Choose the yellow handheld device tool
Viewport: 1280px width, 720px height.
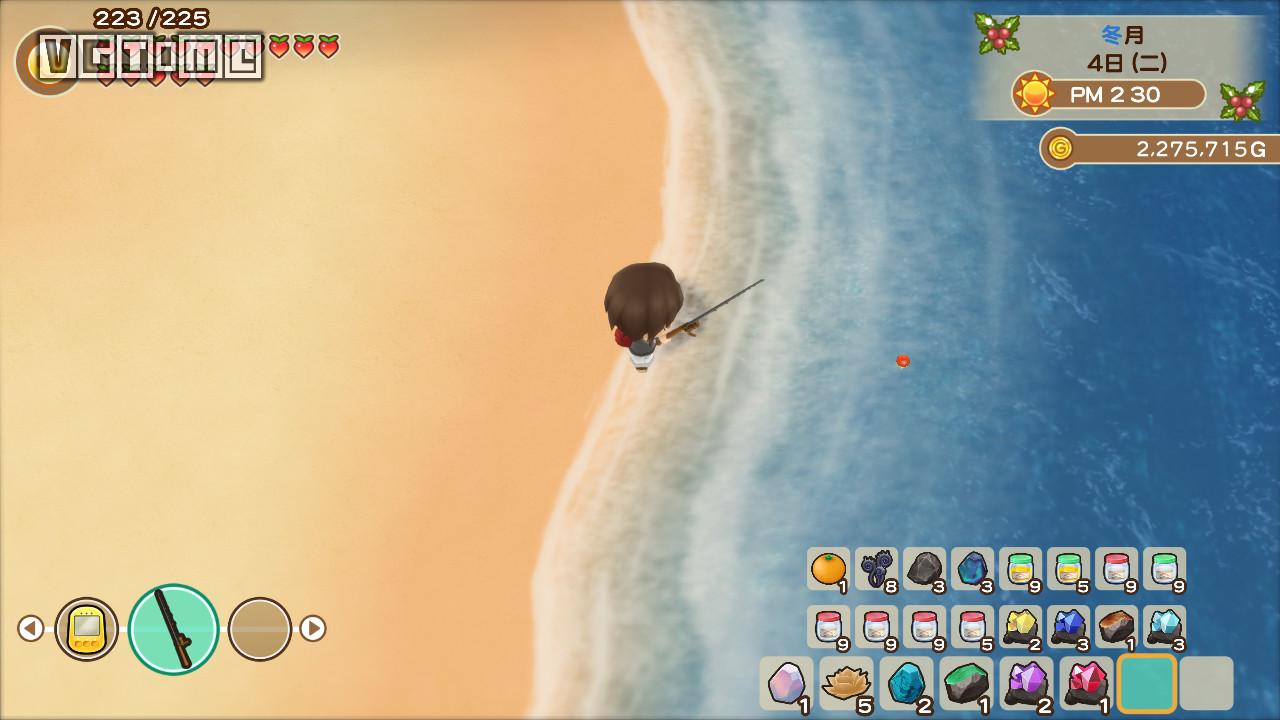click(87, 629)
